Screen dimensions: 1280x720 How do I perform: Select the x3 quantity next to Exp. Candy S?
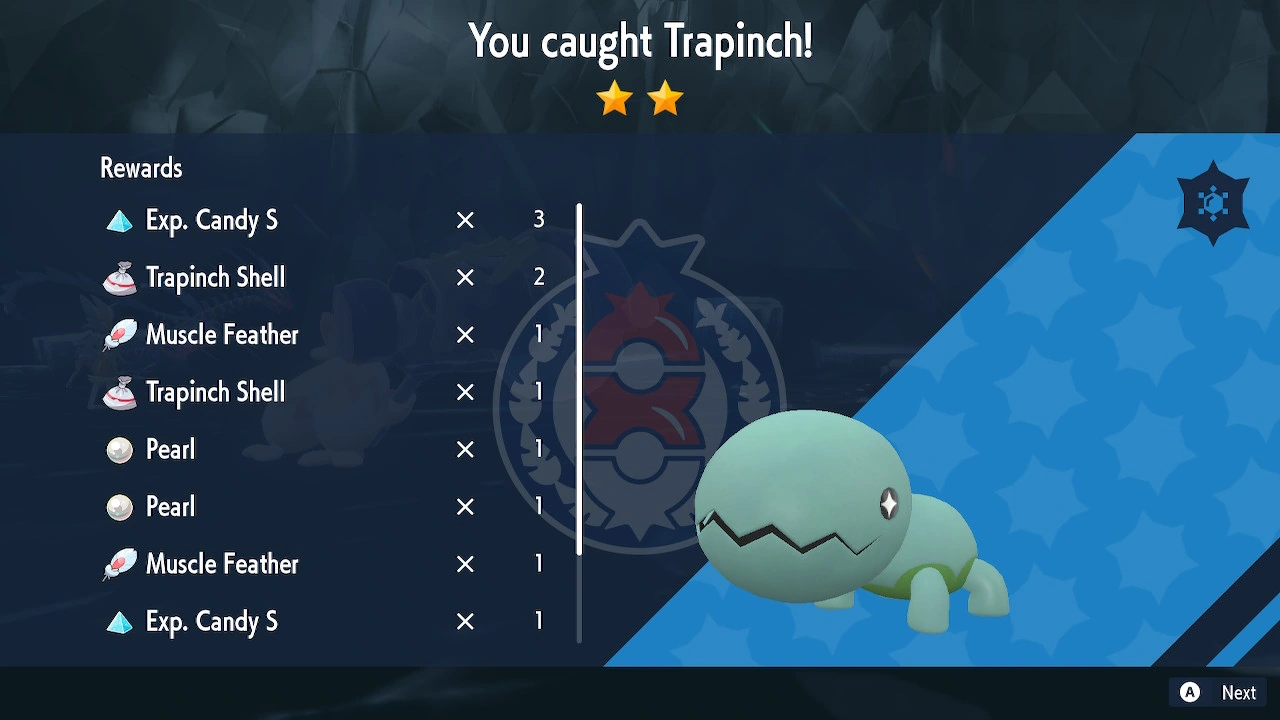[x=538, y=219]
